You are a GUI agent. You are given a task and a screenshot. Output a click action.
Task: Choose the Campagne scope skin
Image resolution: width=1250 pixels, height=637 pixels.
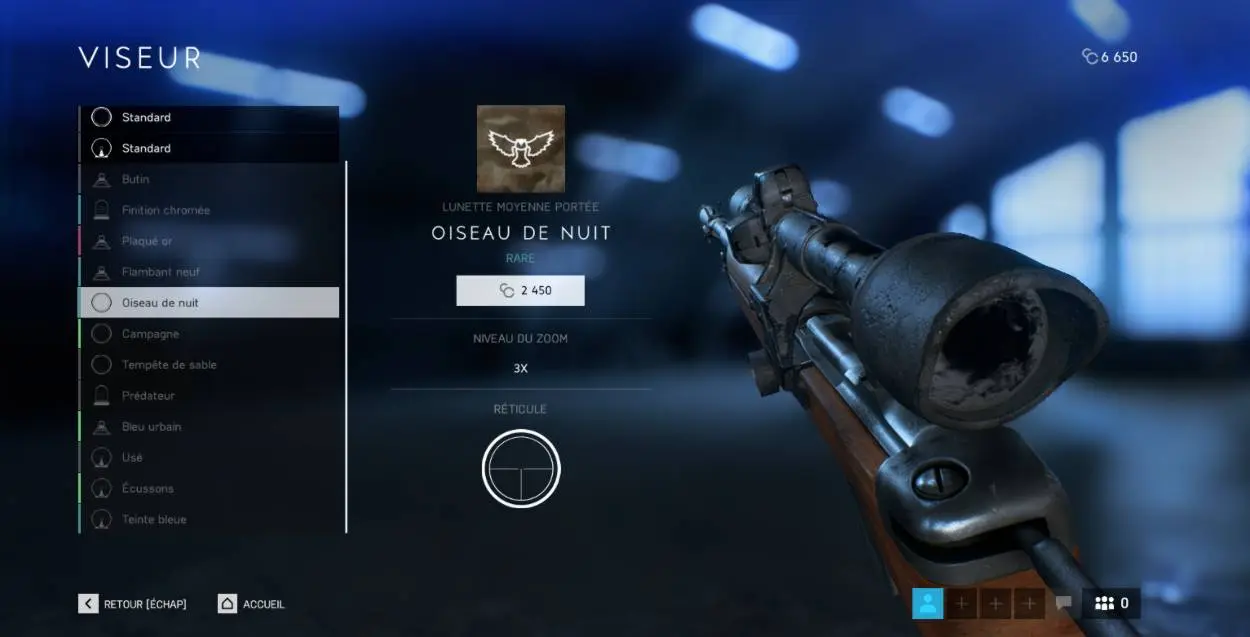208,334
